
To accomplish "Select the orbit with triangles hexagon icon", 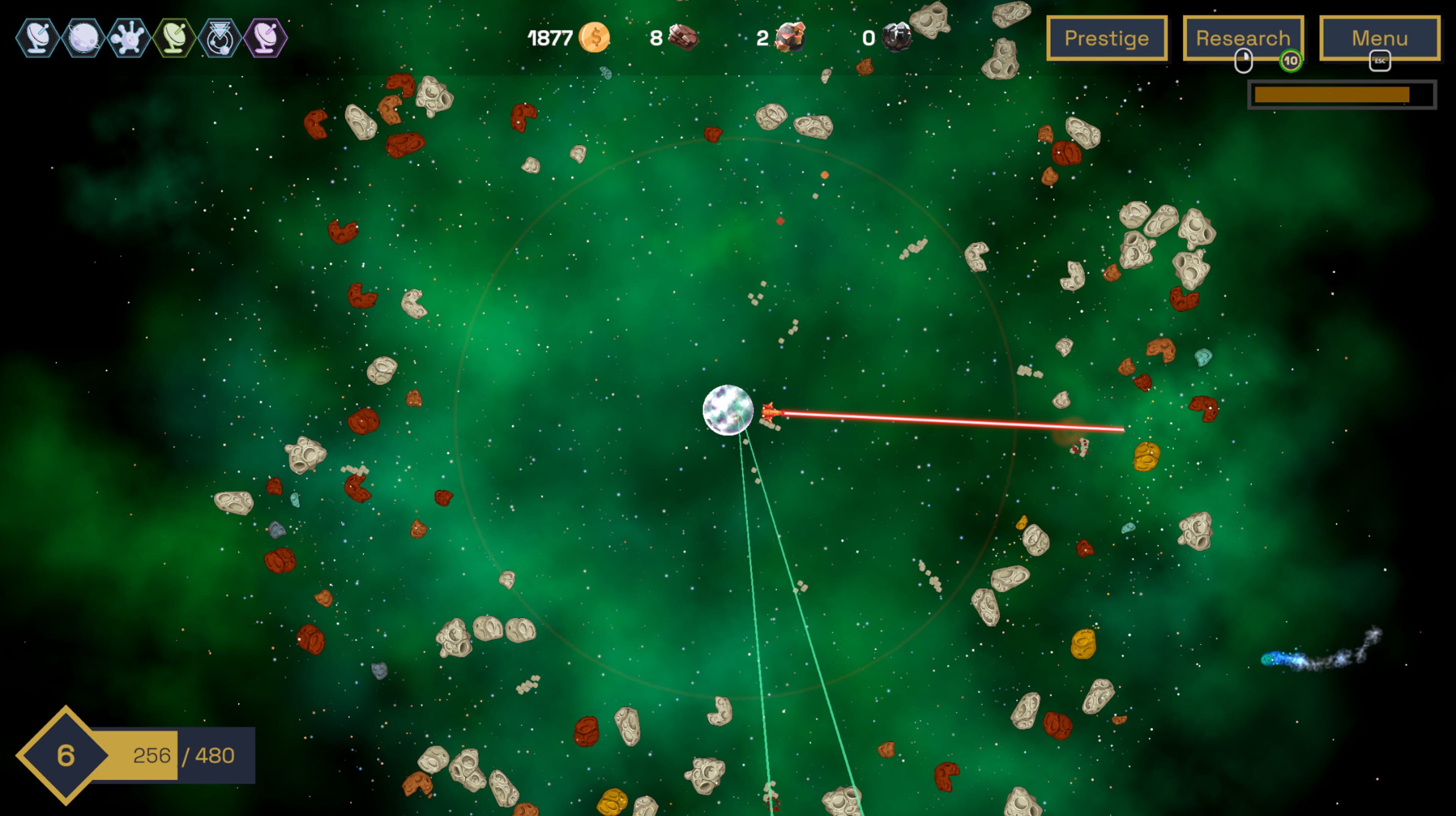I will click(220, 38).
